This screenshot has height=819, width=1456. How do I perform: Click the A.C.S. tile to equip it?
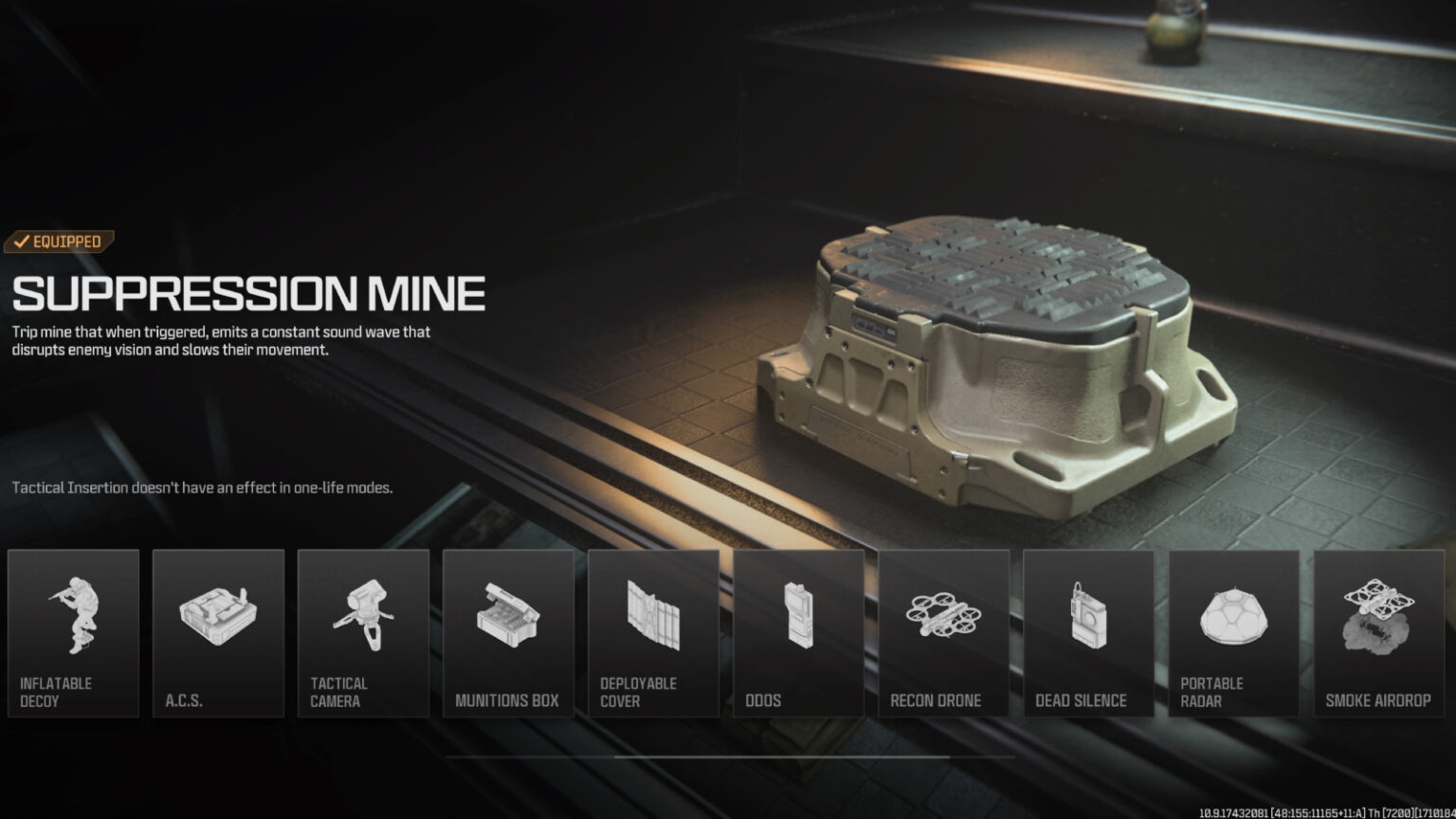click(x=218, y=633)
